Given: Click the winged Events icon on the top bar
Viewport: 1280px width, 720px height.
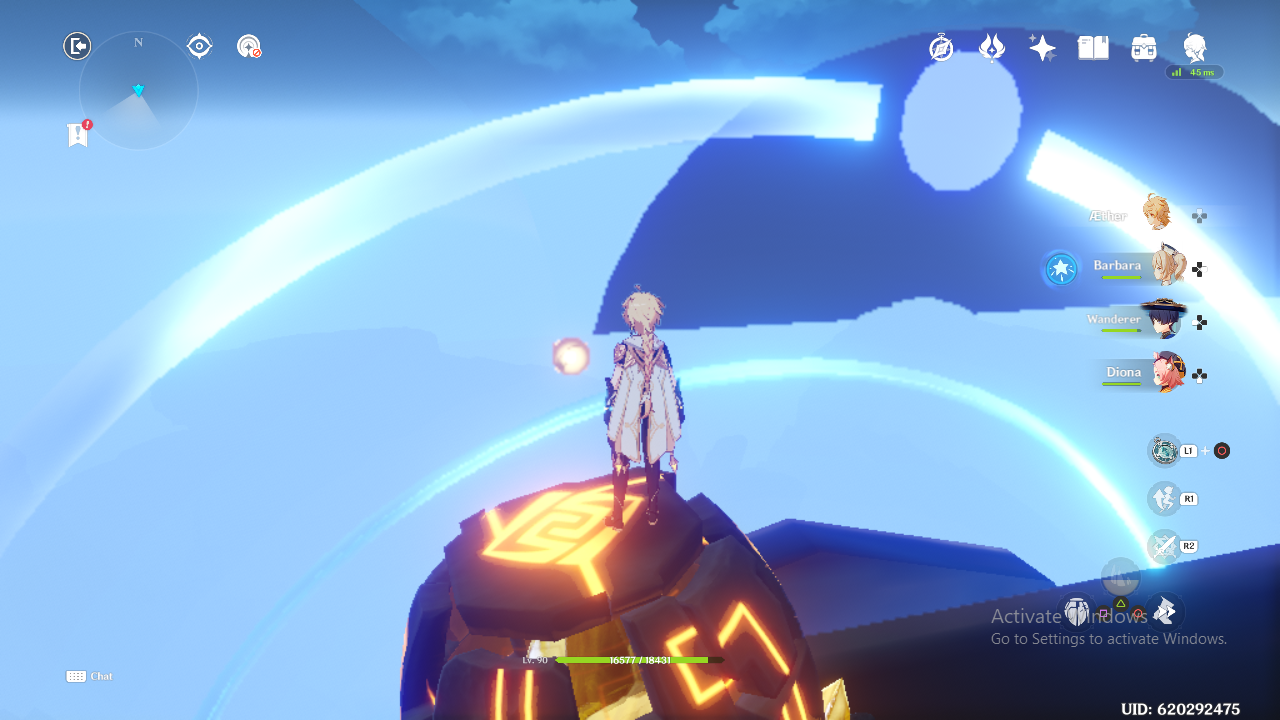Looking at the screenshot, I should pos(991,46).
